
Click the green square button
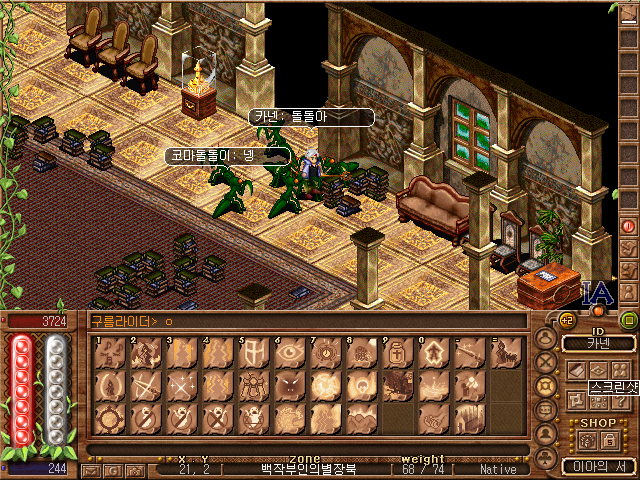[629, 320]
